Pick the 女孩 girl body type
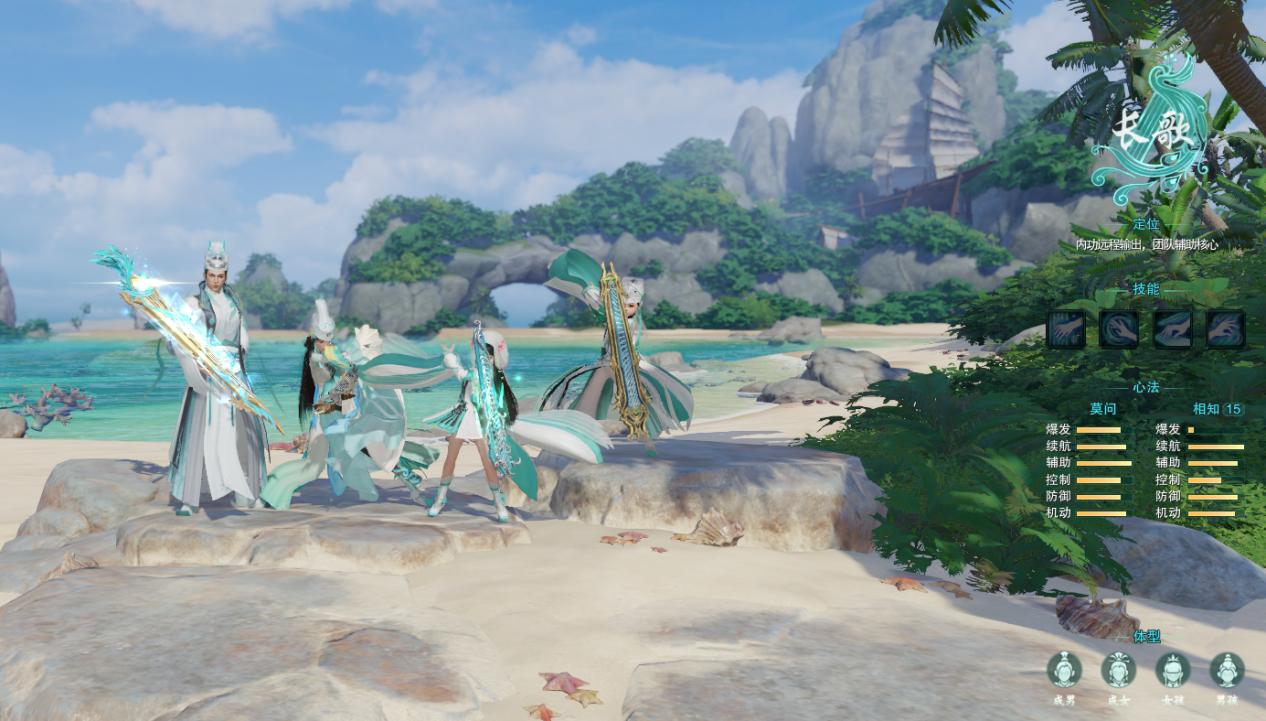 [1172, 670]
